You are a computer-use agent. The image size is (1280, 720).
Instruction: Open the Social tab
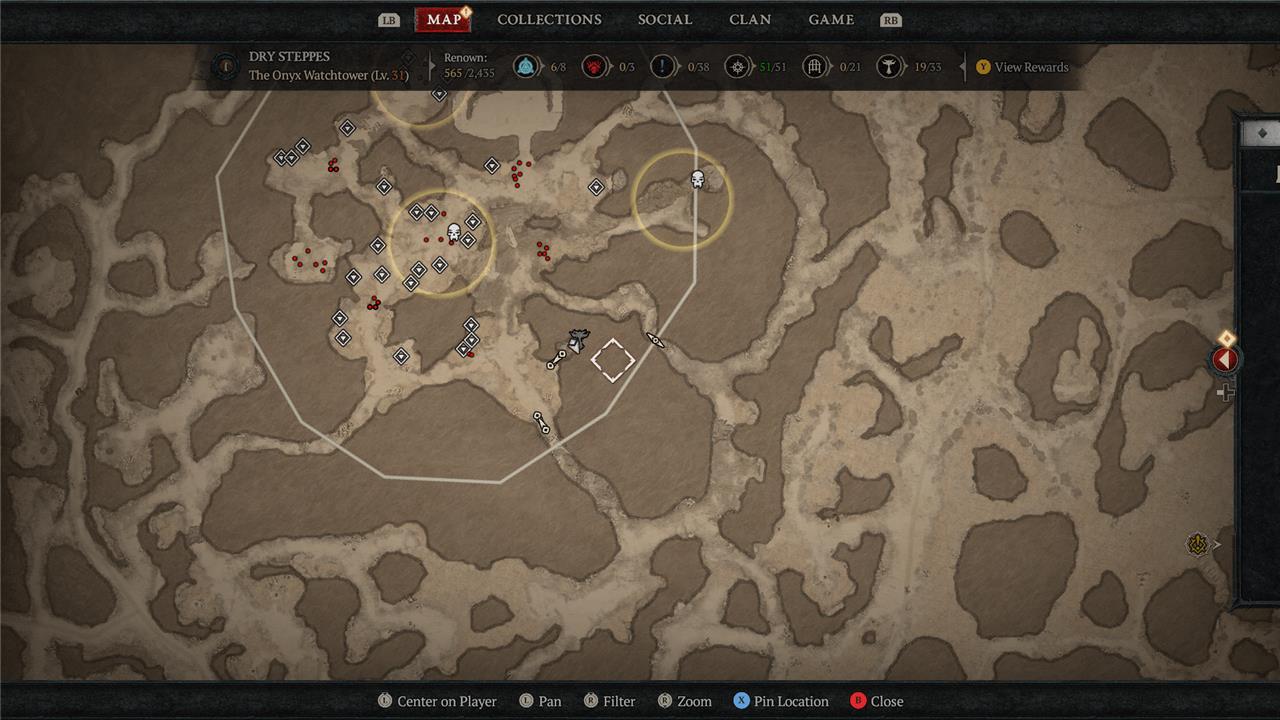[665, 19]
